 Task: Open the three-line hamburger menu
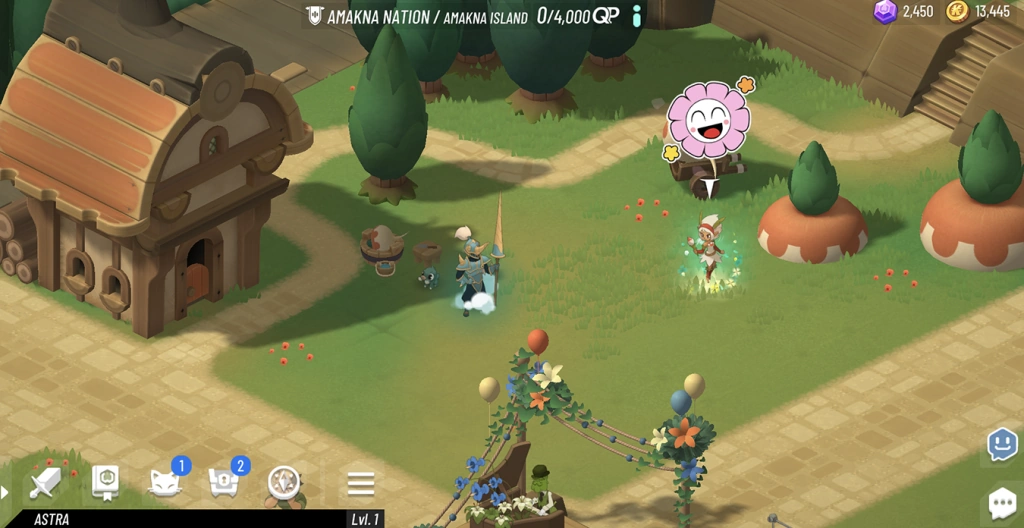click(361, 484)
